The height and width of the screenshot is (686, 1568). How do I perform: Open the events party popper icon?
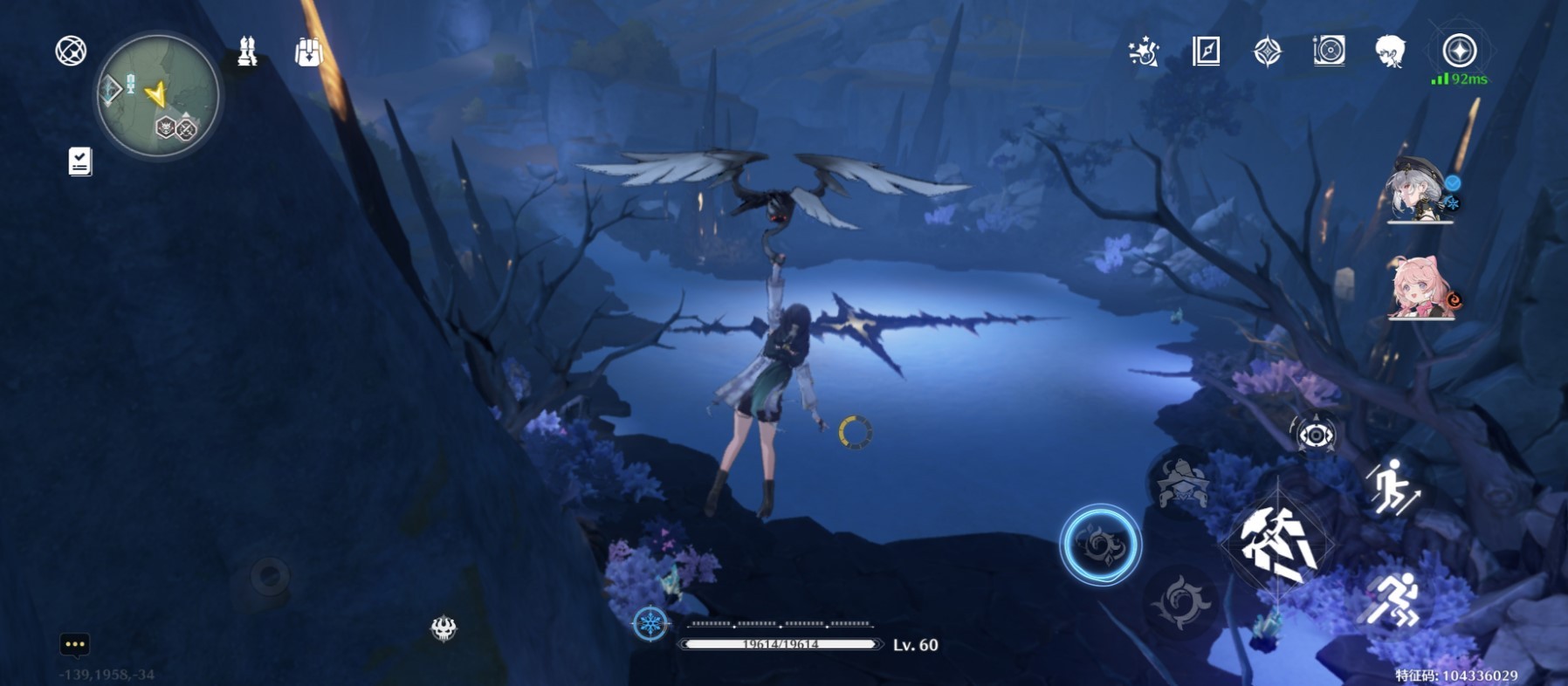pos(1143,52)
